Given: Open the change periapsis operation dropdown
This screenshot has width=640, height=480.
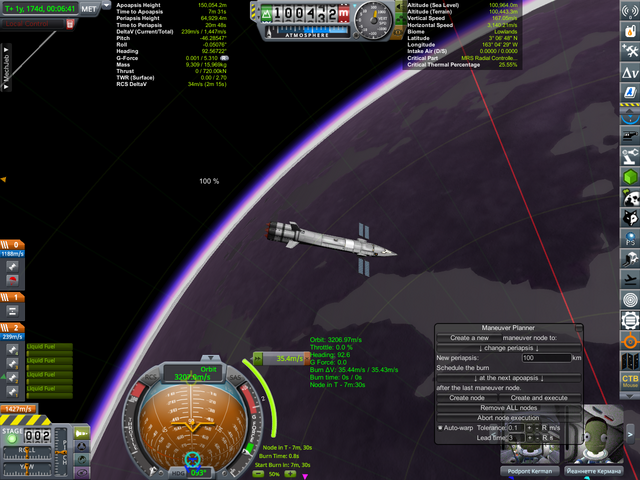Looking at the screenshot, I should coord(509,346).
